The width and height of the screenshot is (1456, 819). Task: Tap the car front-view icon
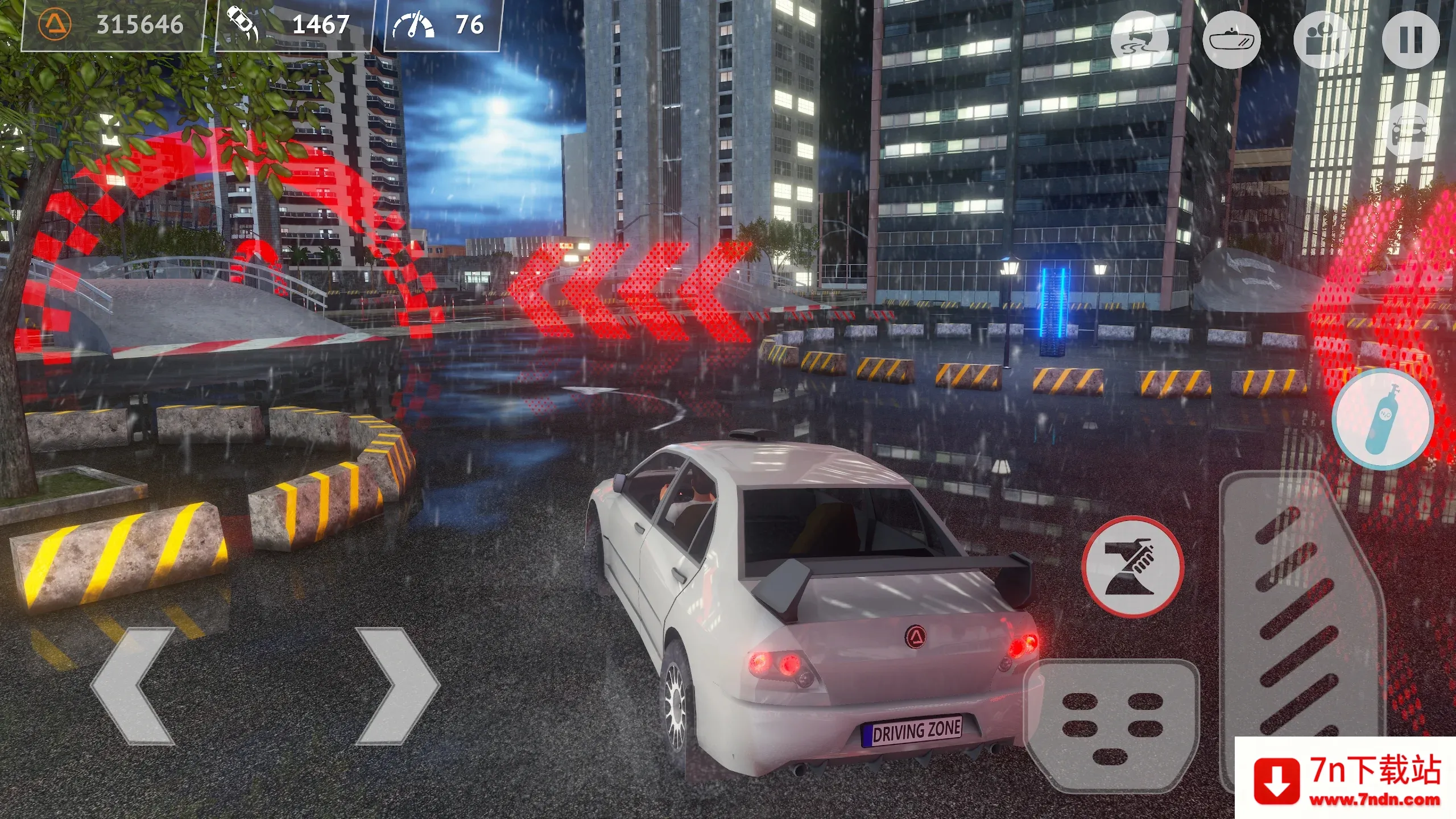pyautogui.click(x=1412, y=132)
